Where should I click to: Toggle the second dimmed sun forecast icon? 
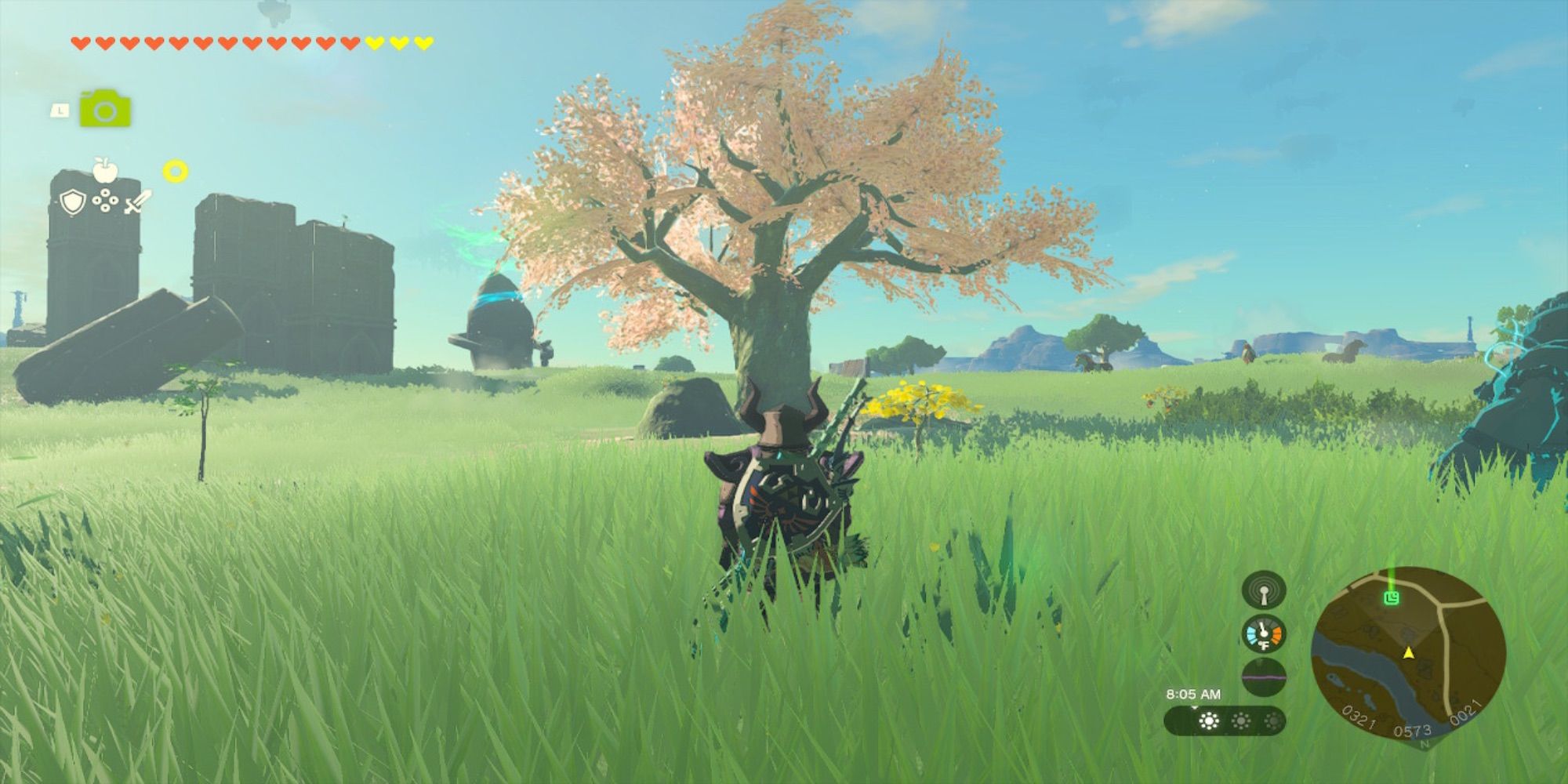pos(1240,720)
